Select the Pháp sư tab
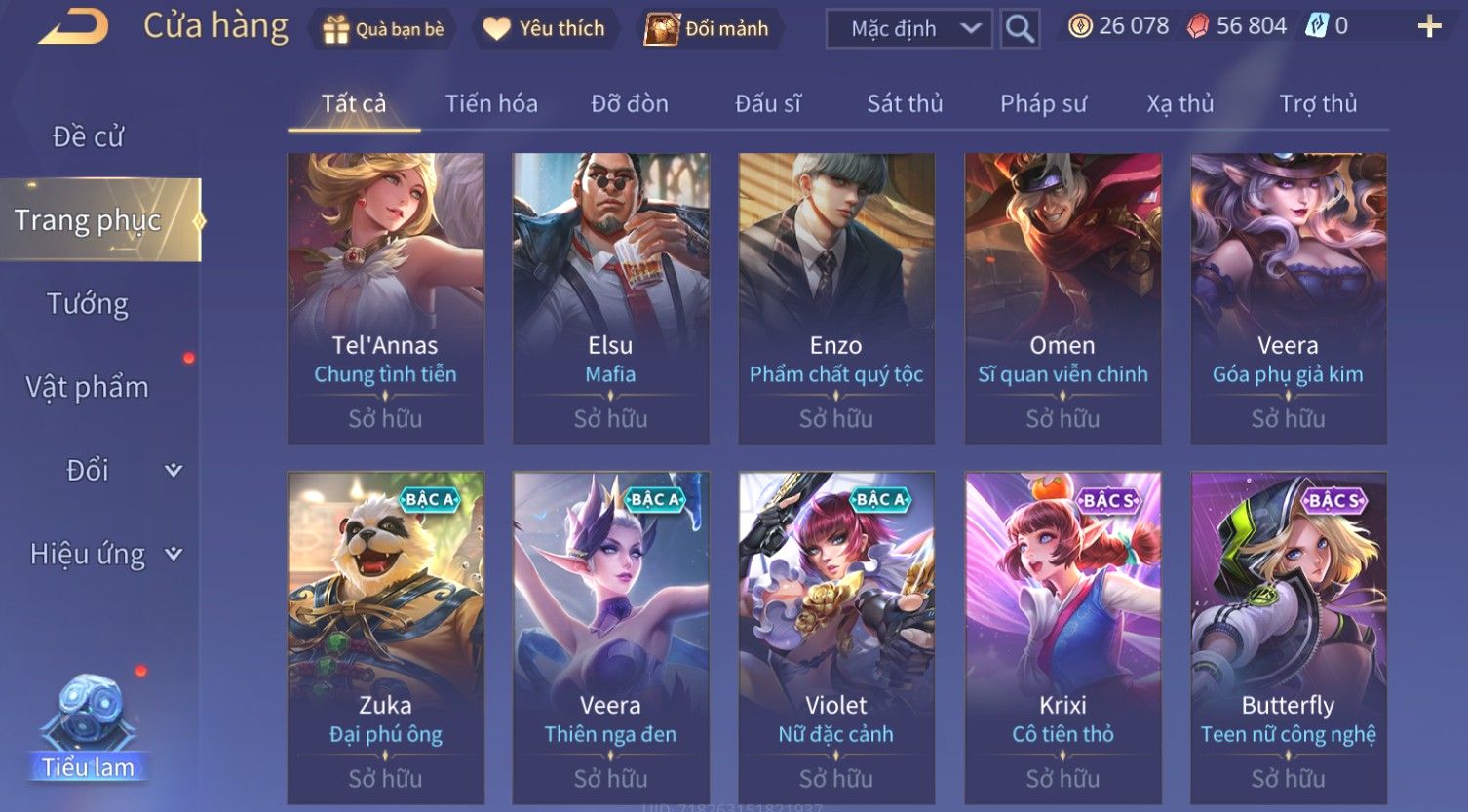Viewport: 1468px width, 812px height. tap(1043, 103)
